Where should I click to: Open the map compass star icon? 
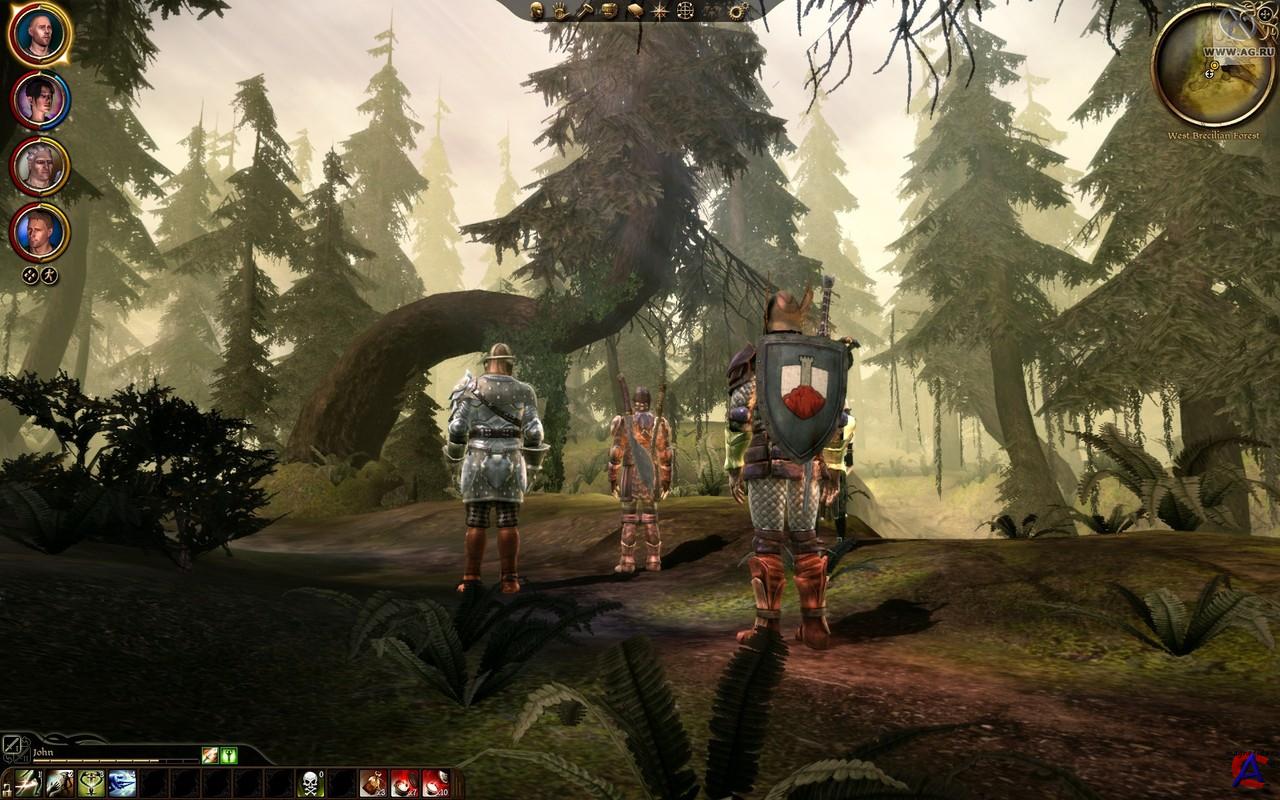(x=660, y=11)
